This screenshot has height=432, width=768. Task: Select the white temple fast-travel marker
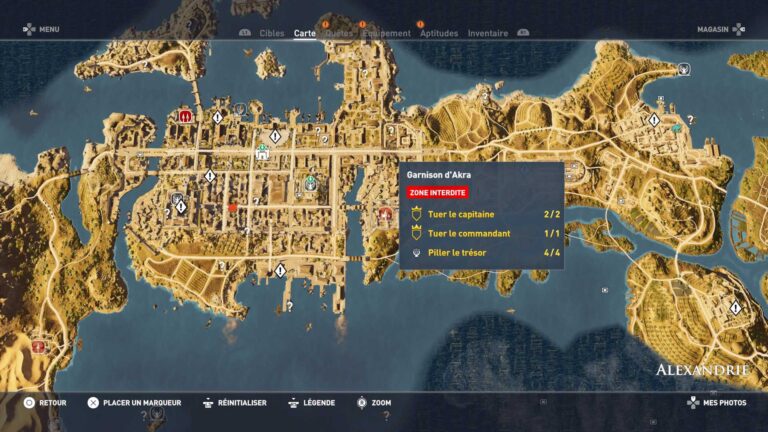point(262,154)
